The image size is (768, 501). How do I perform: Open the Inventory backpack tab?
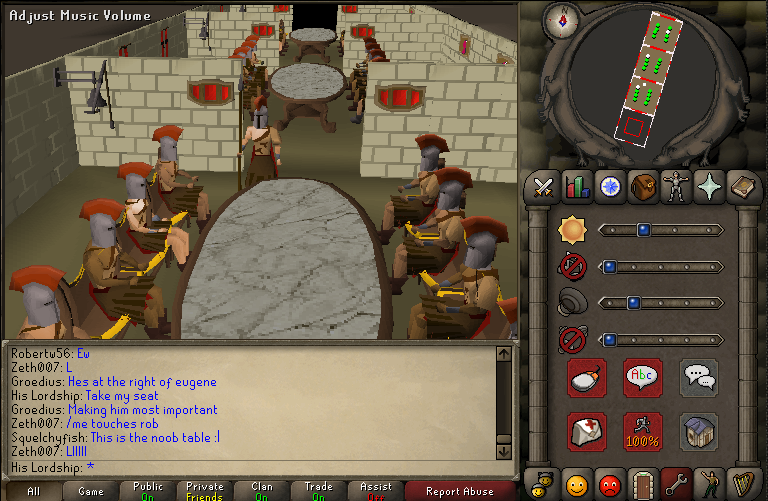tap(642, 187)
